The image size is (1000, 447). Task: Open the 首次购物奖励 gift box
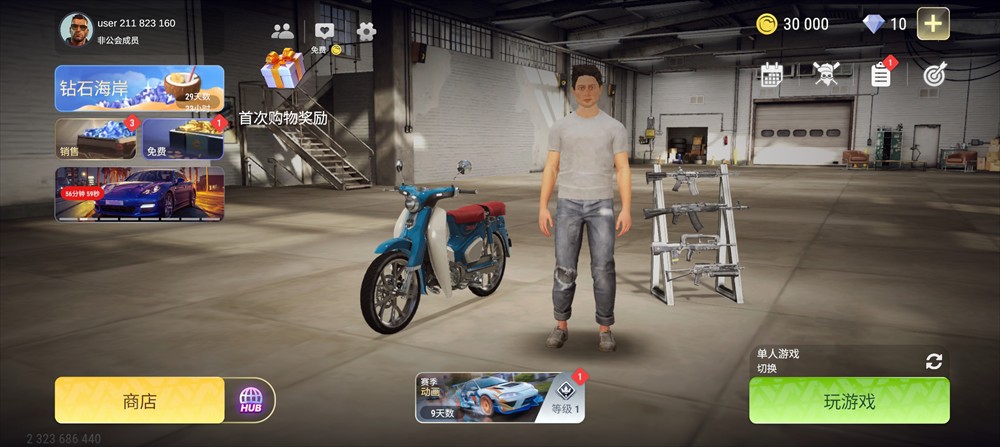coord(283,70)
